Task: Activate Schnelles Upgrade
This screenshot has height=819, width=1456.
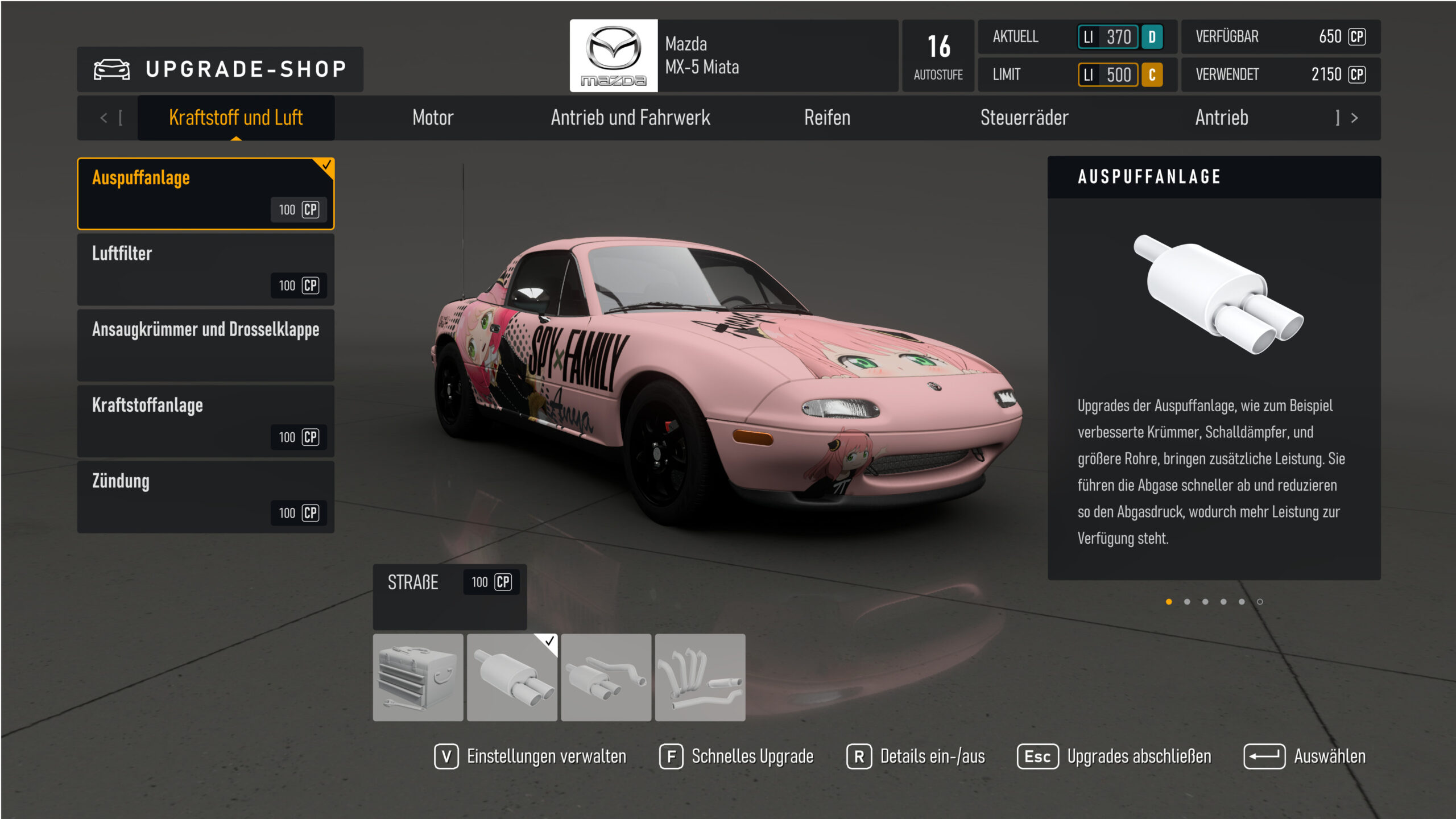Action: pyautogui.click(x=737, y=756)
